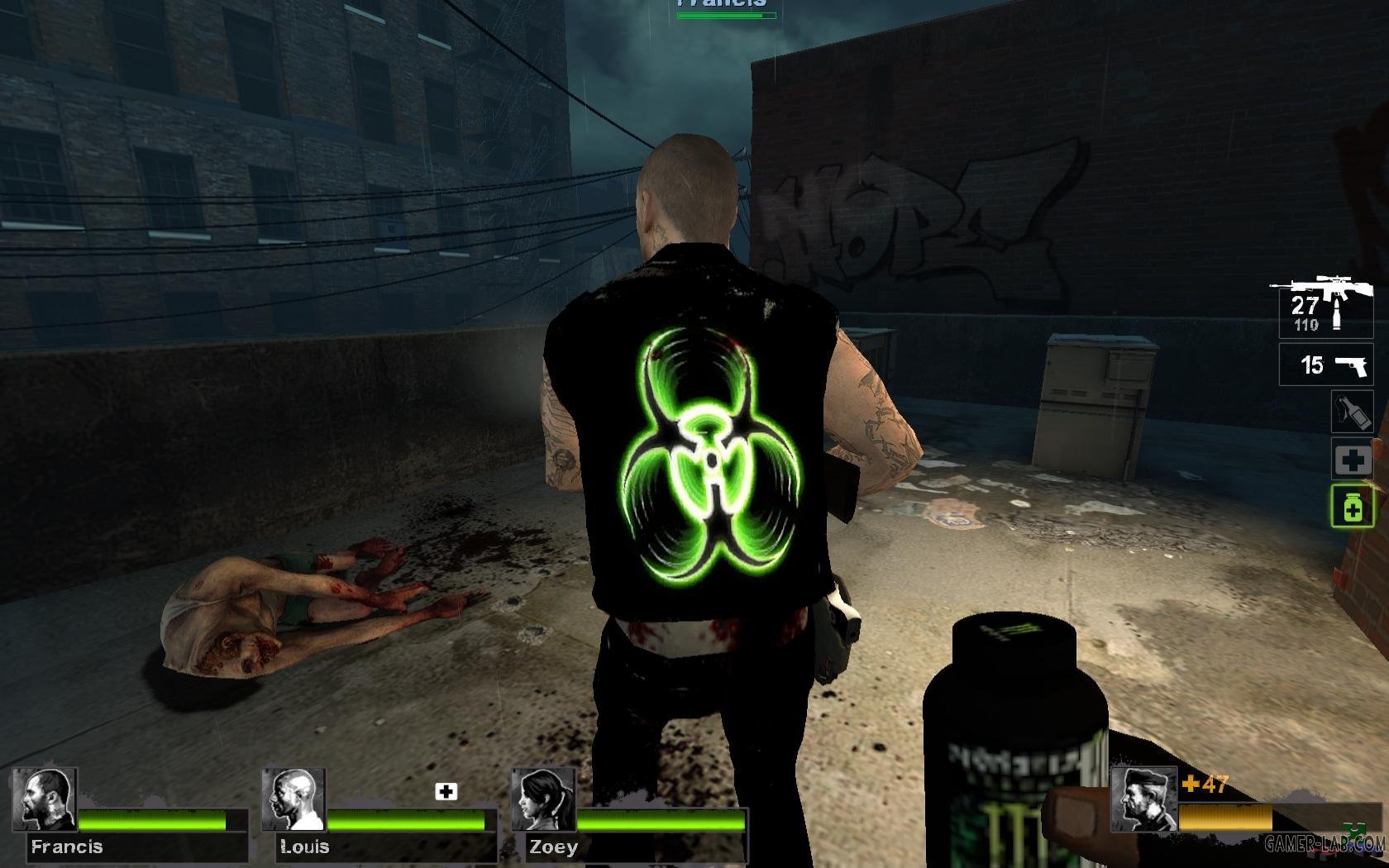Click the Zoey name label
Viewport: 1389px width, 868px height.
(x=554, y=847)
